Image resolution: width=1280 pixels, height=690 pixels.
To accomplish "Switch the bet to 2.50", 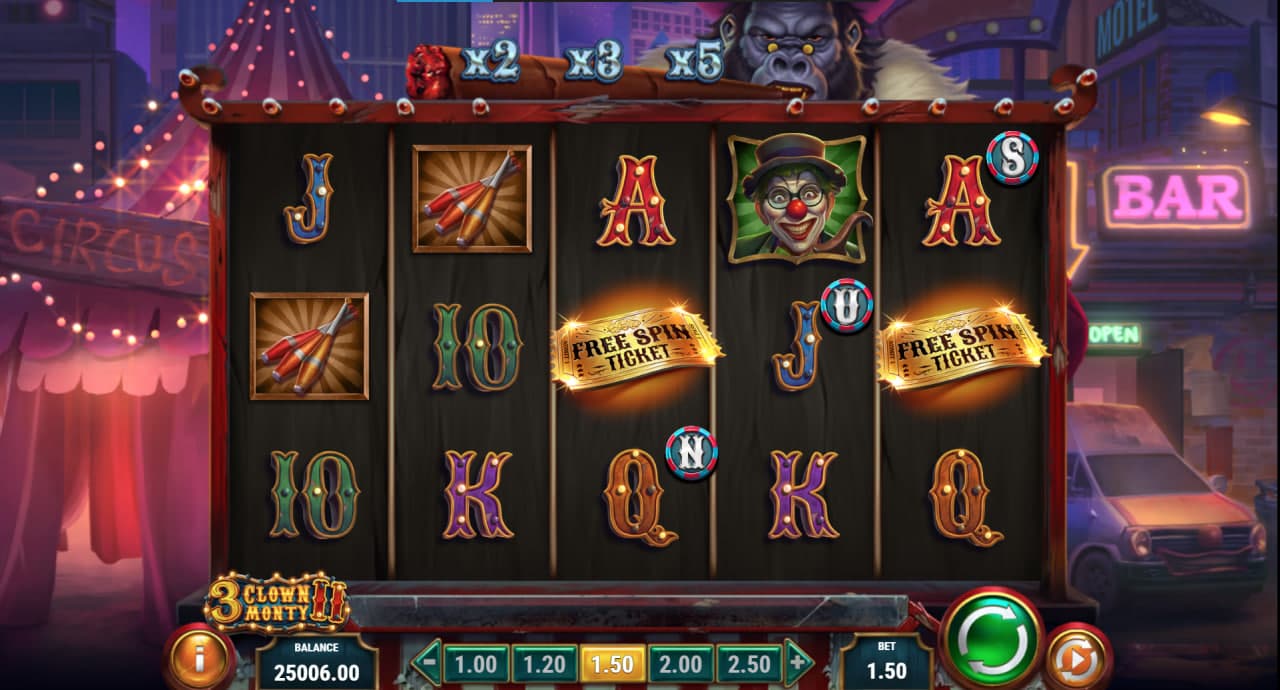I will (749, 664).
